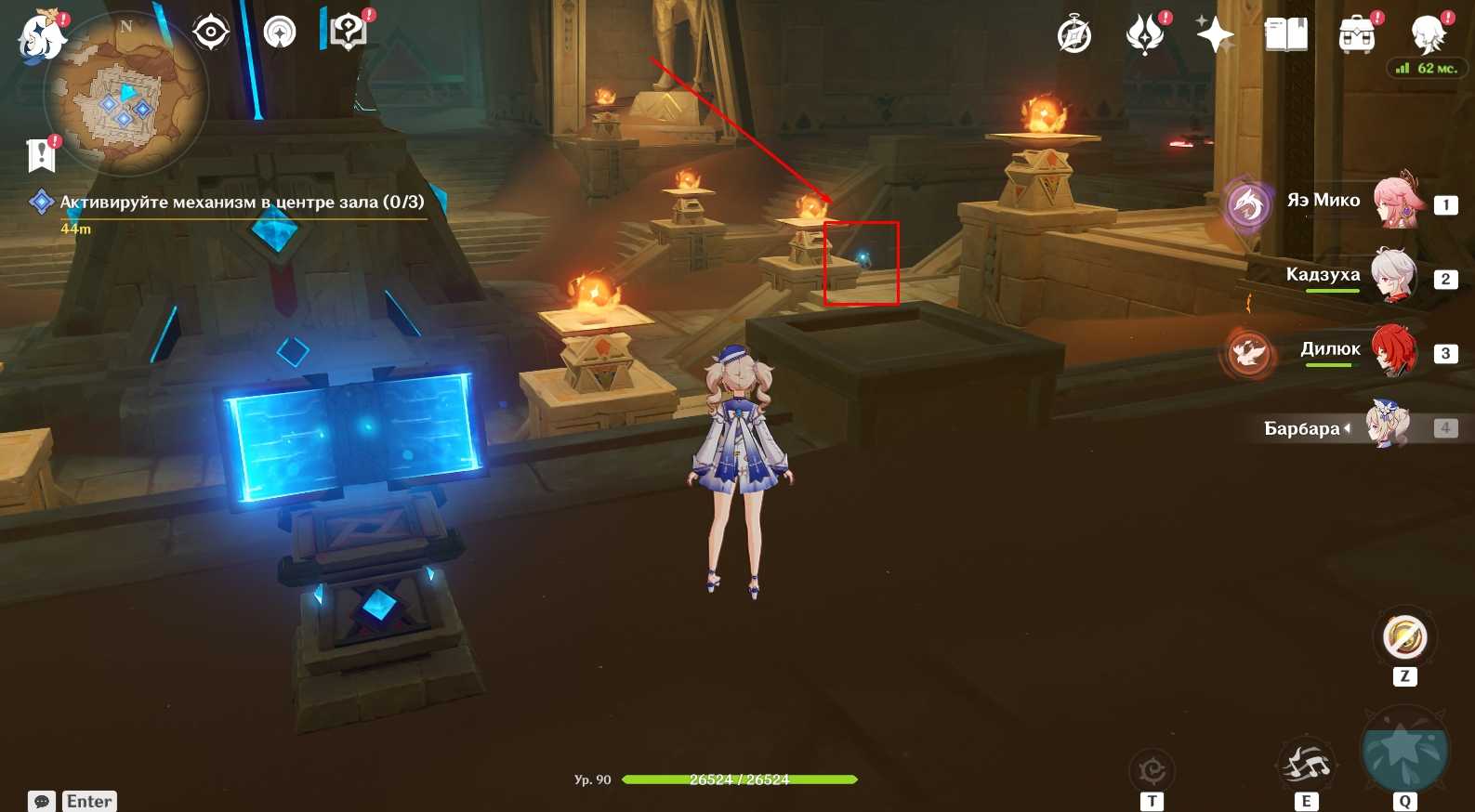Toggle the elemental sight eye icon
The width and height of the screenshot is (1475, 812).
coord(211,33)
